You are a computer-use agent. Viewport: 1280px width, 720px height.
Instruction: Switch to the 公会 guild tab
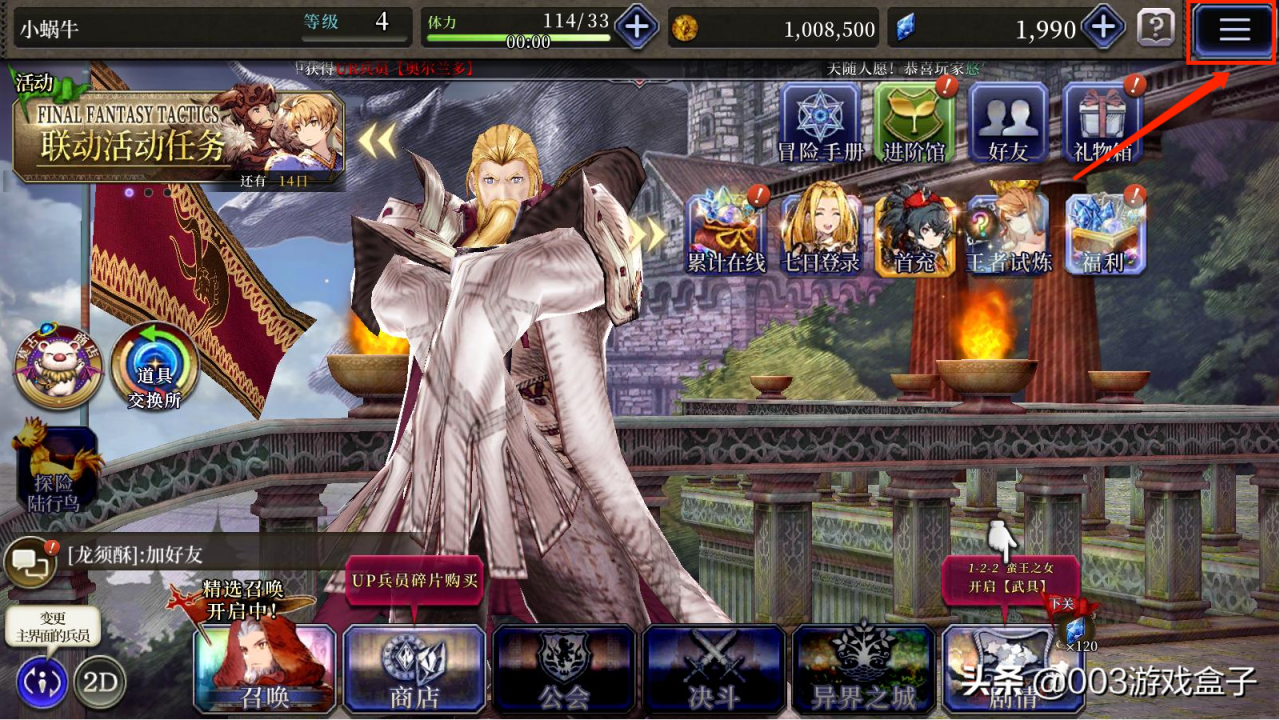(564, 668)
